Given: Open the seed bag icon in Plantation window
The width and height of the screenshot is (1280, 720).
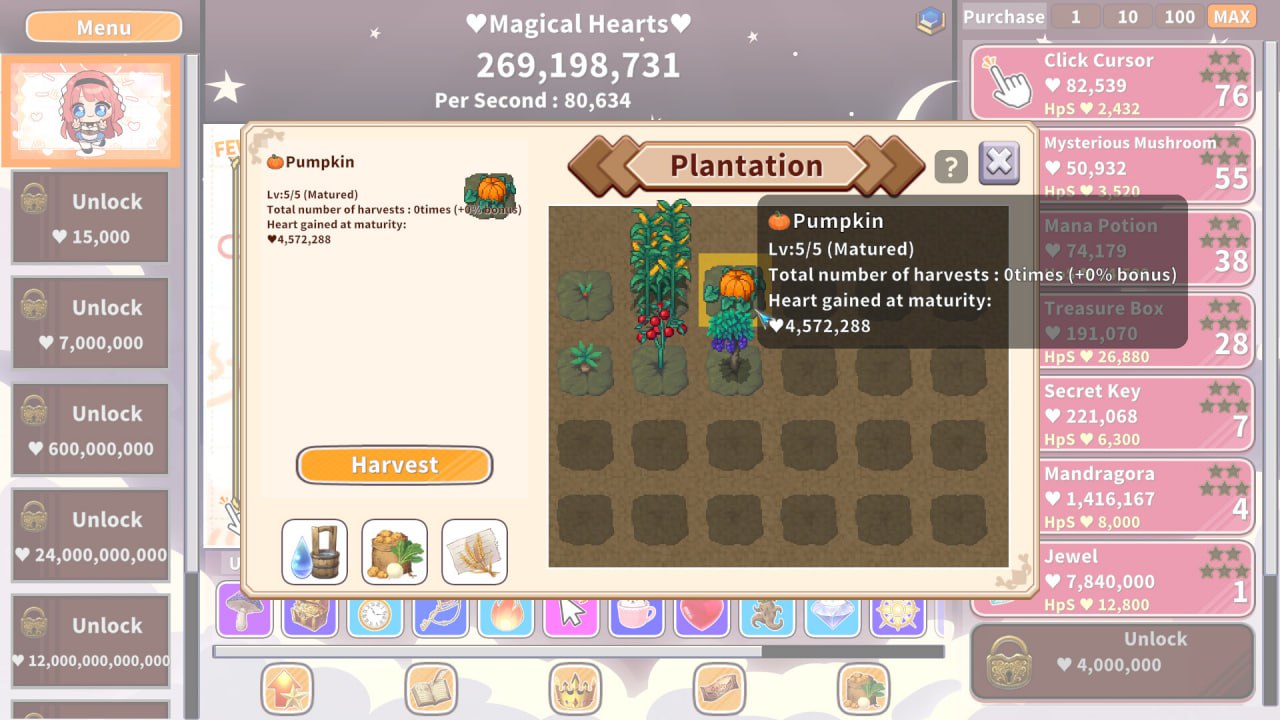Looking at the screenshot, I should point(394,551).
